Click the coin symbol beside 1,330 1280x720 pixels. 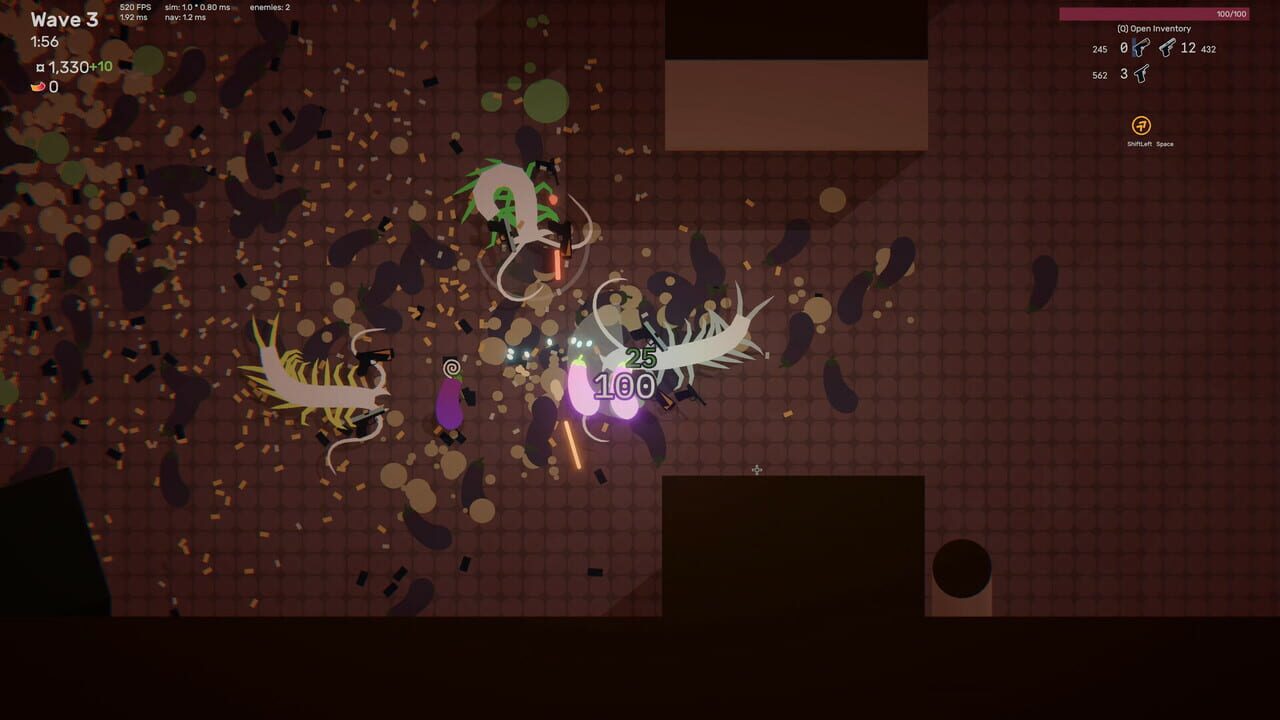click(41, 67)
